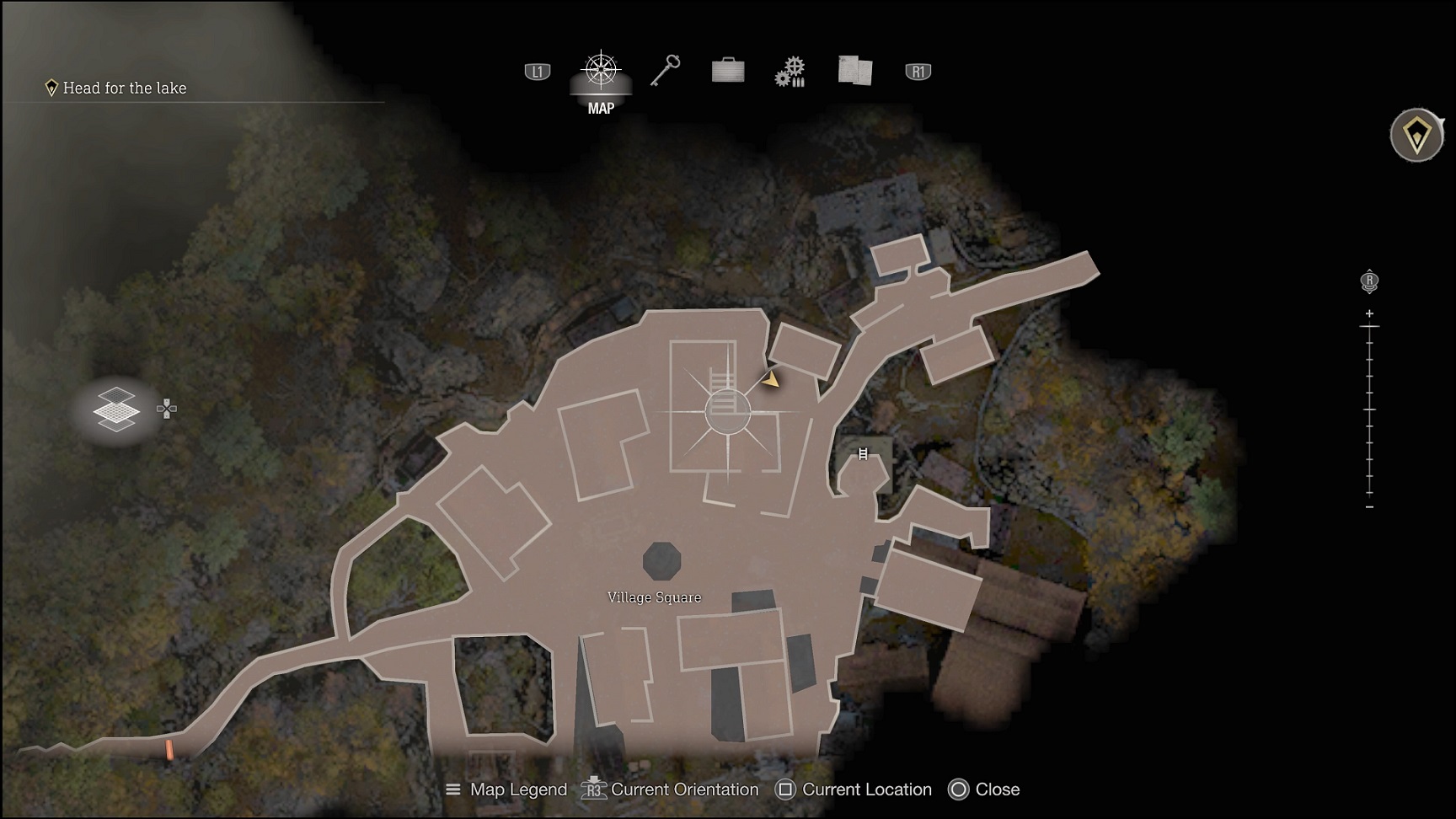Click the Village Square label
The height and width of the screenshot is (819, 1456).
click(654, 597)
